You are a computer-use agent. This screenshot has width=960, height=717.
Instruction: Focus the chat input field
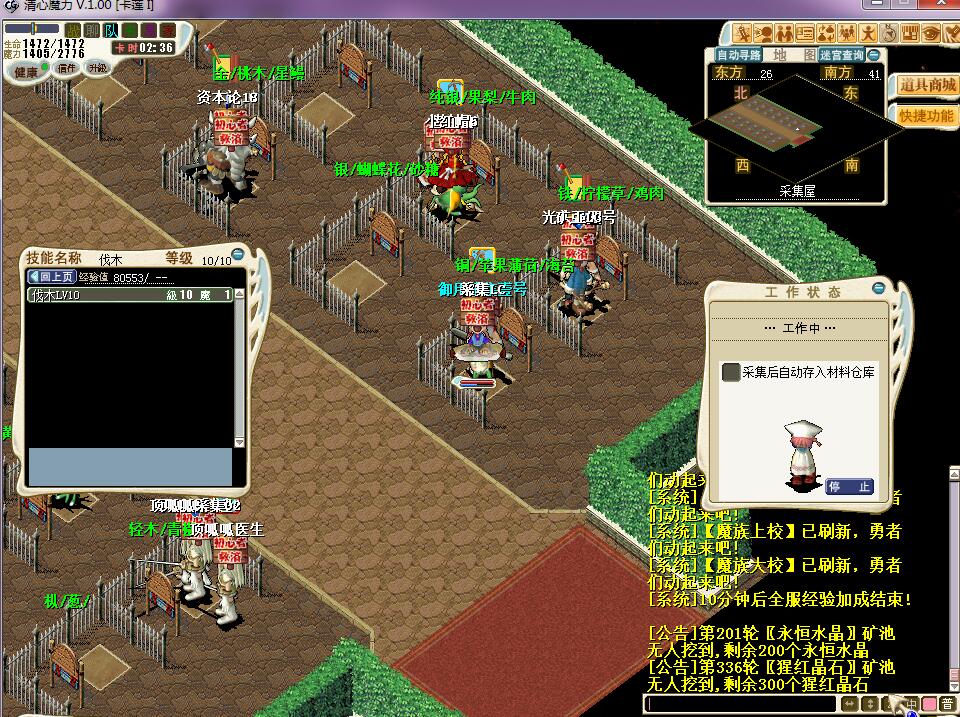coord(740,704)
